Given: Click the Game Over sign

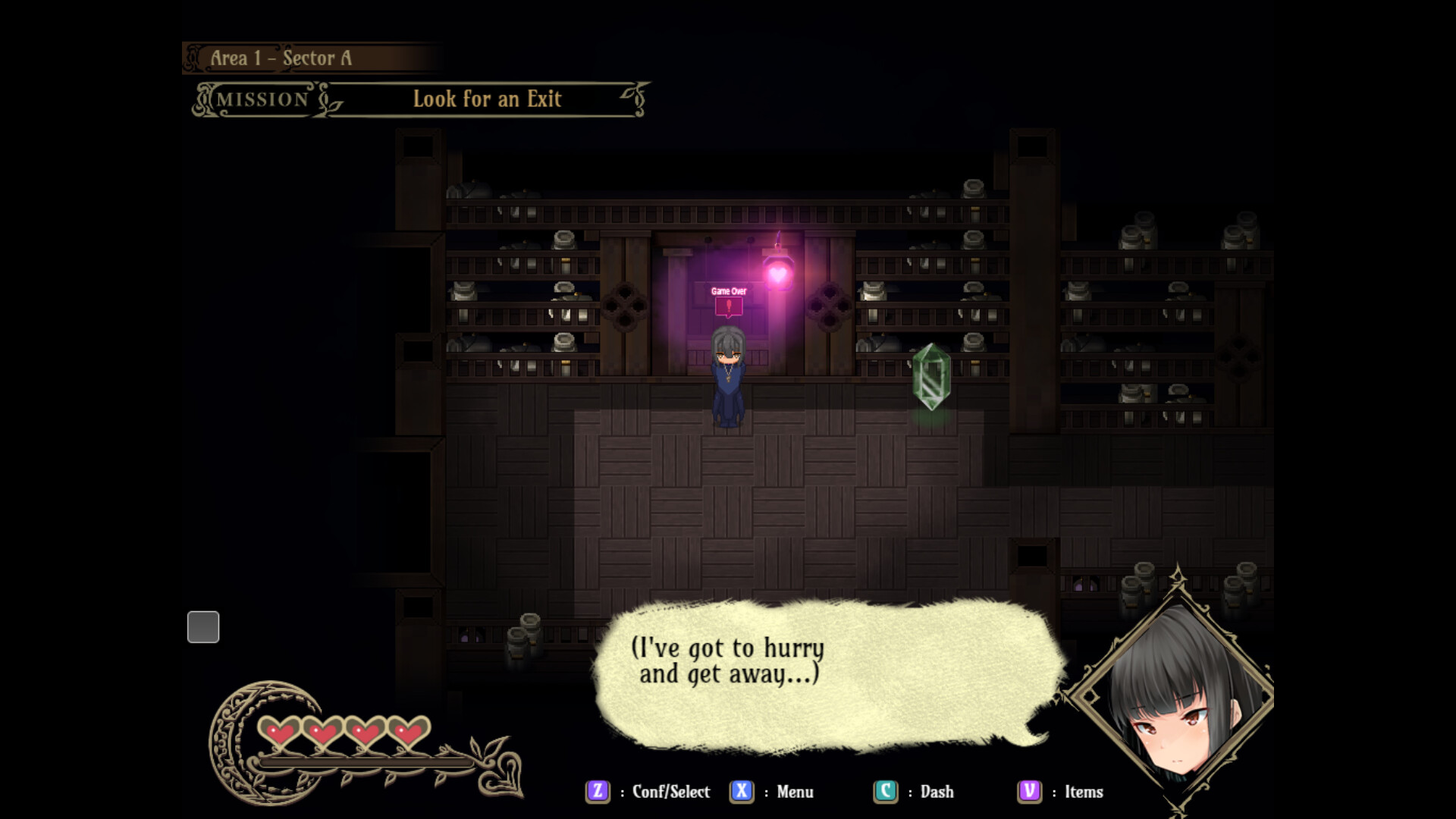Looking at the screenshot, I should click(x=728, y=290).
